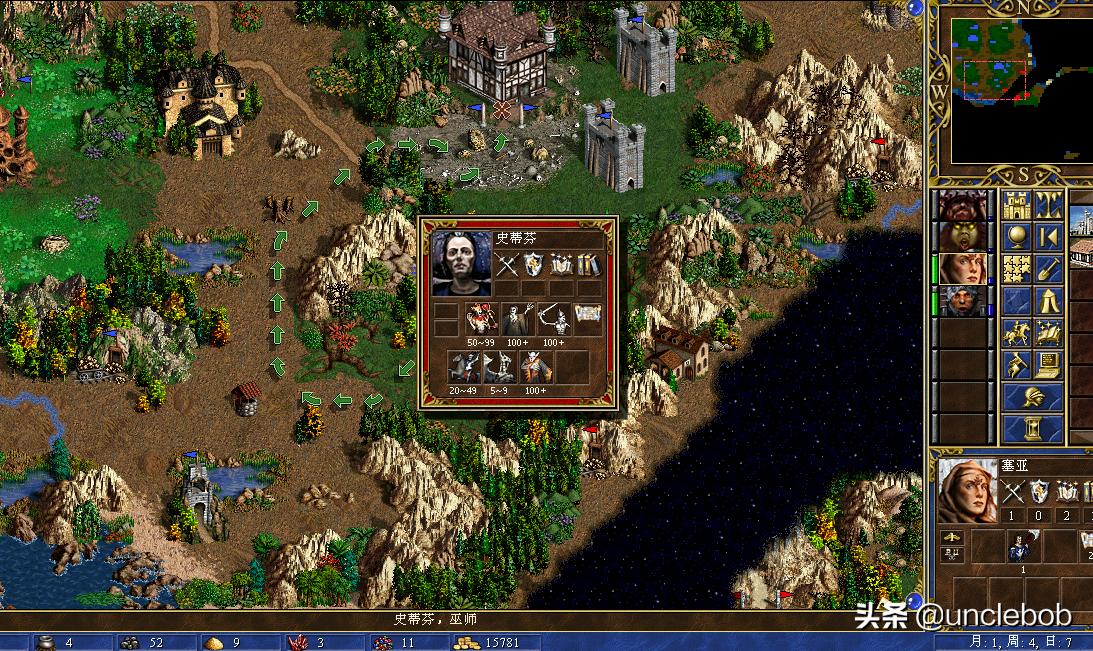Toggle the underground/surface view button

1048,206
